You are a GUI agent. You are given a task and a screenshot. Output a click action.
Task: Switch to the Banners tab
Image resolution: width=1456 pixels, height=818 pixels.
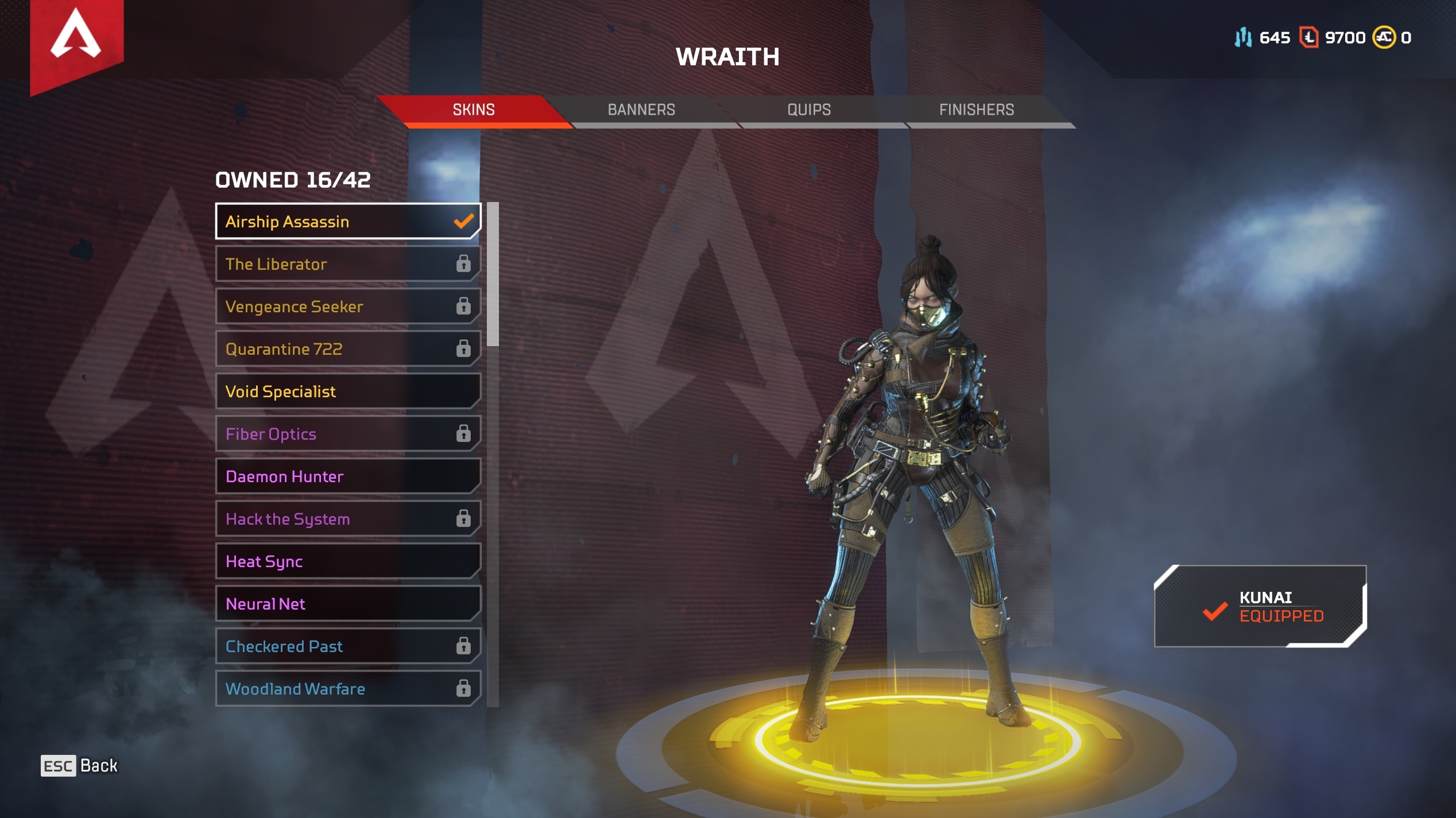tap(641, 110)
